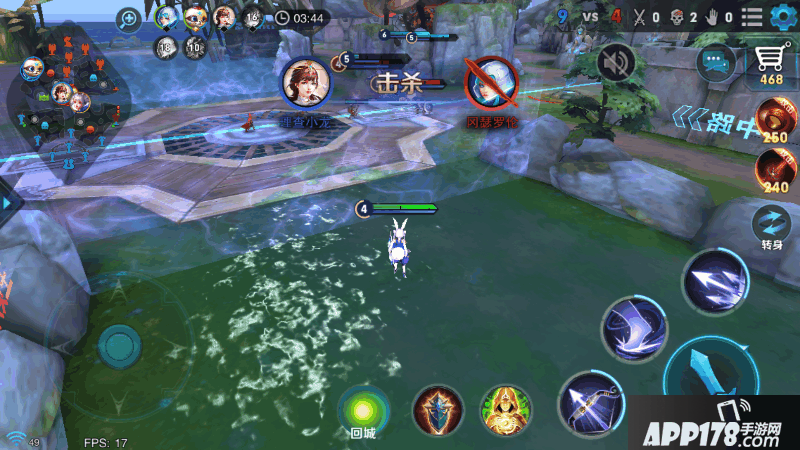Screen dimensions: 800x450
Task: Open the shop cart showing 468 gold
Action: 770,64
